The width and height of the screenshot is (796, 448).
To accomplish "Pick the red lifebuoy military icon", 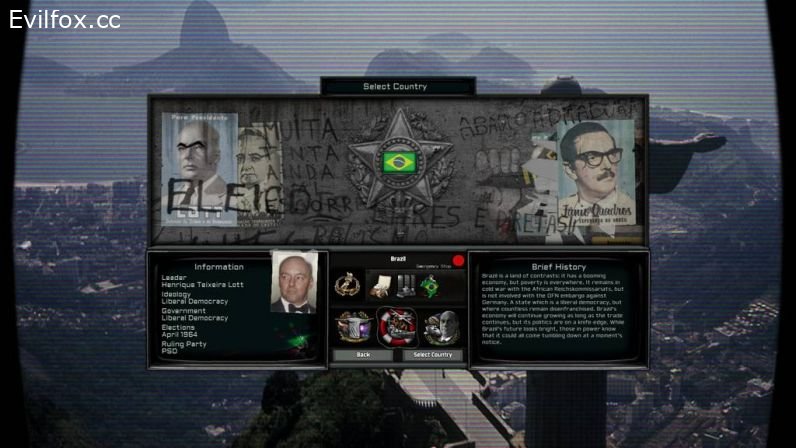I will [398, 326].
